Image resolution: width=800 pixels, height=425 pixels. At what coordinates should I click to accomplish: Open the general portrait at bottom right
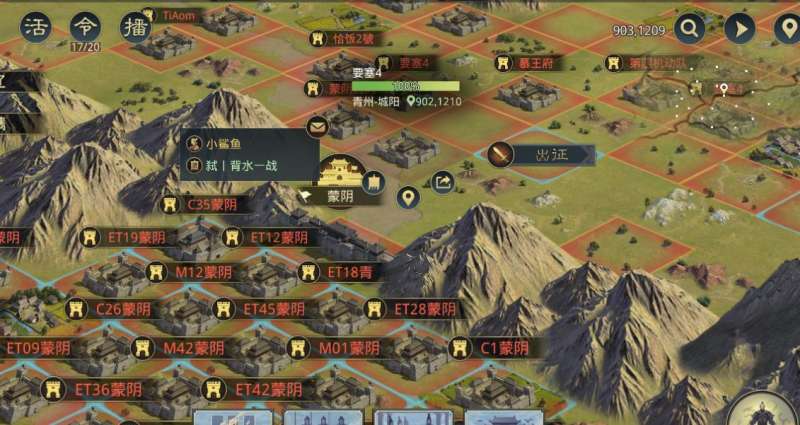(770, 412)
